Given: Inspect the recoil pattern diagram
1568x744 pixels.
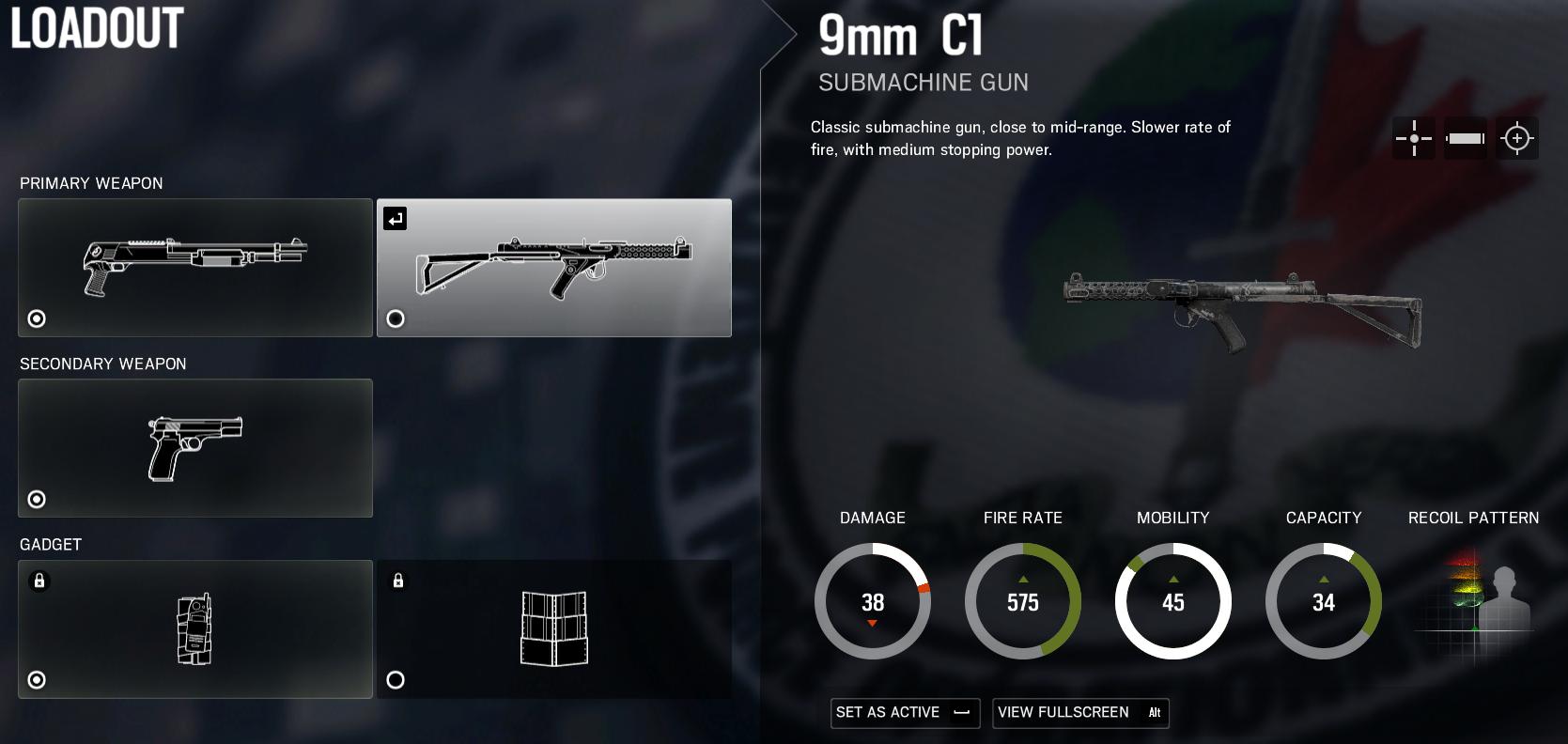Looking at the screenshot, I should coord(1473,601).
